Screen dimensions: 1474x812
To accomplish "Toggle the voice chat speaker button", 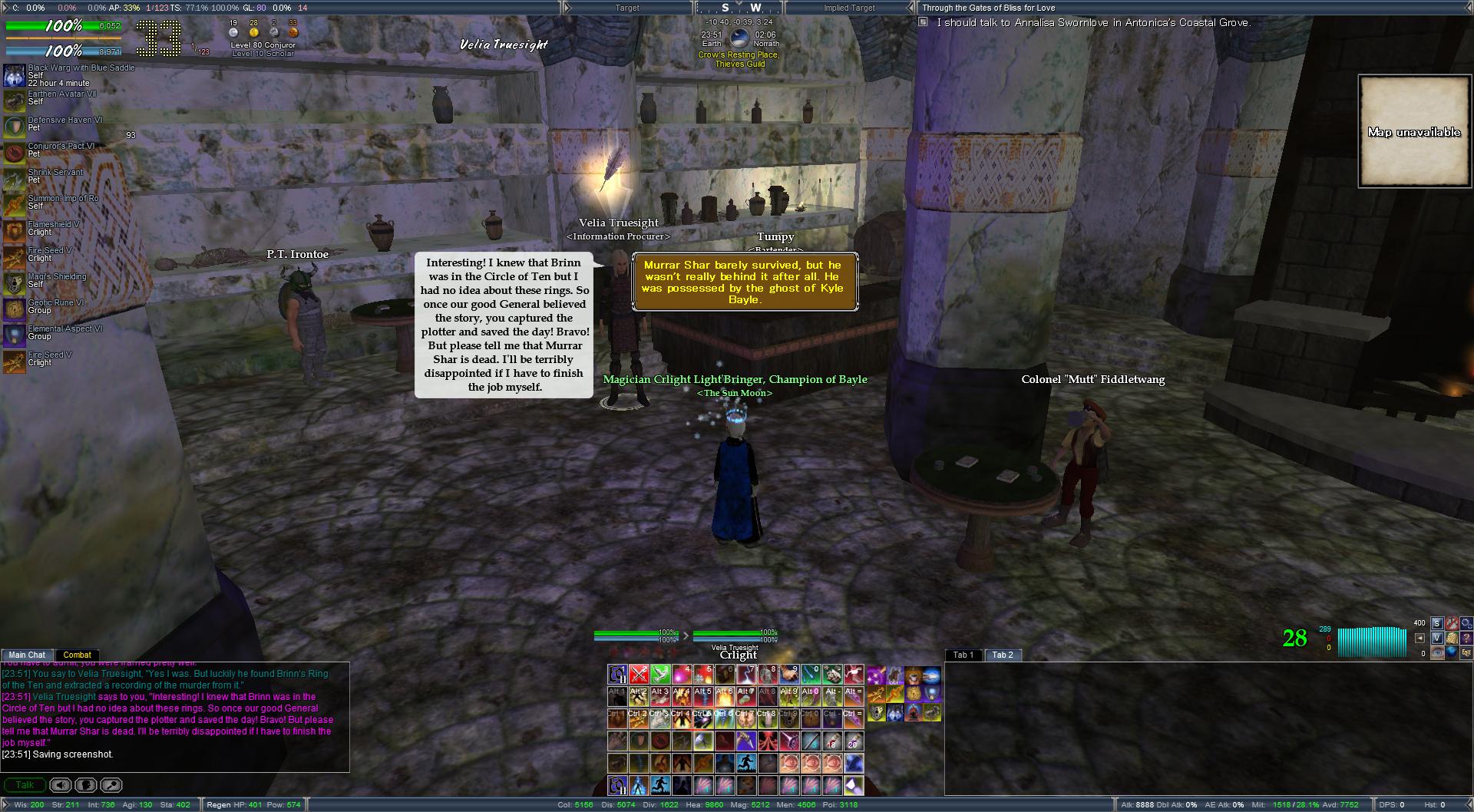I will pos(61,785).
